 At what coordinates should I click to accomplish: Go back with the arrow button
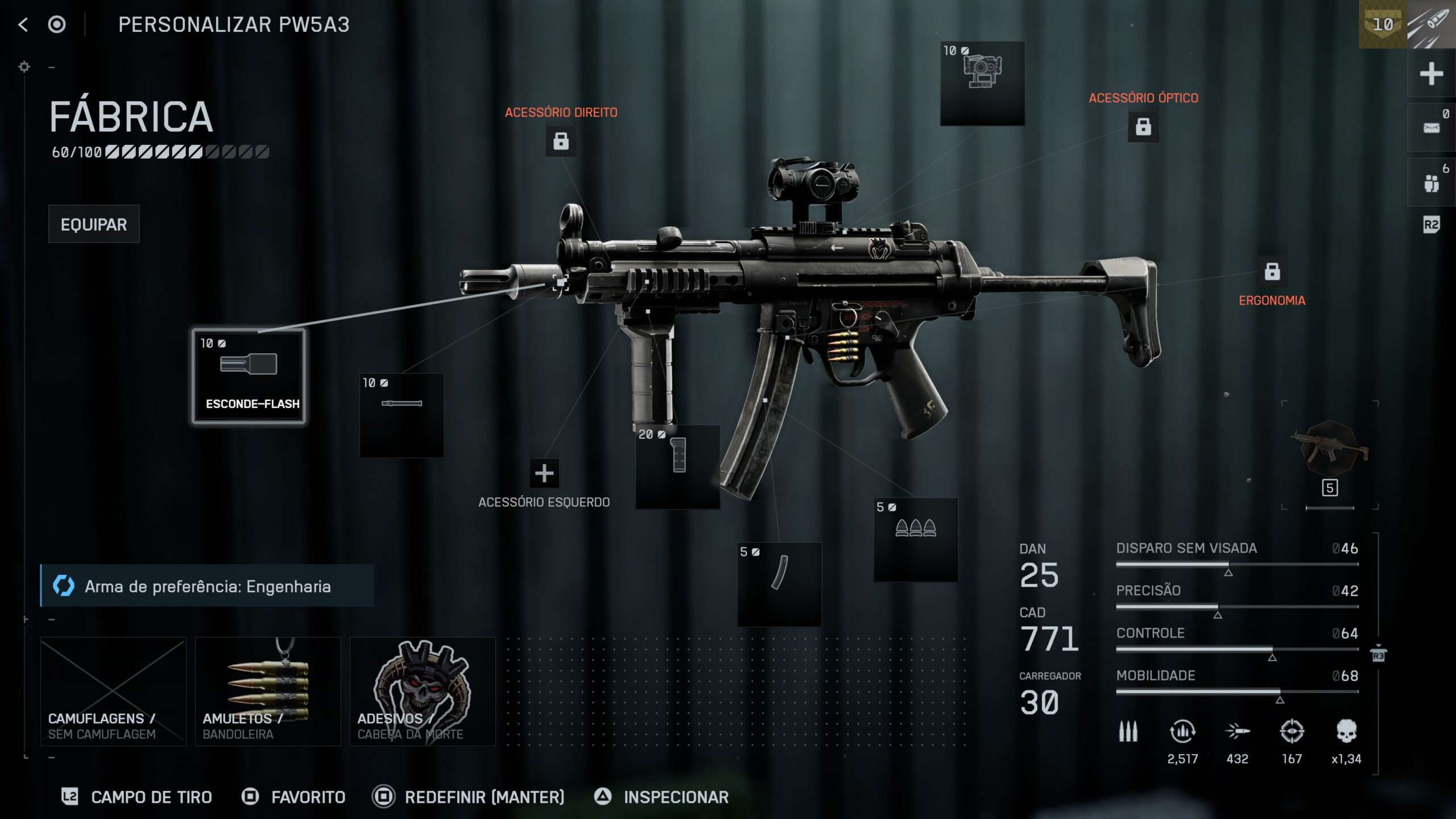coord(23,24)
